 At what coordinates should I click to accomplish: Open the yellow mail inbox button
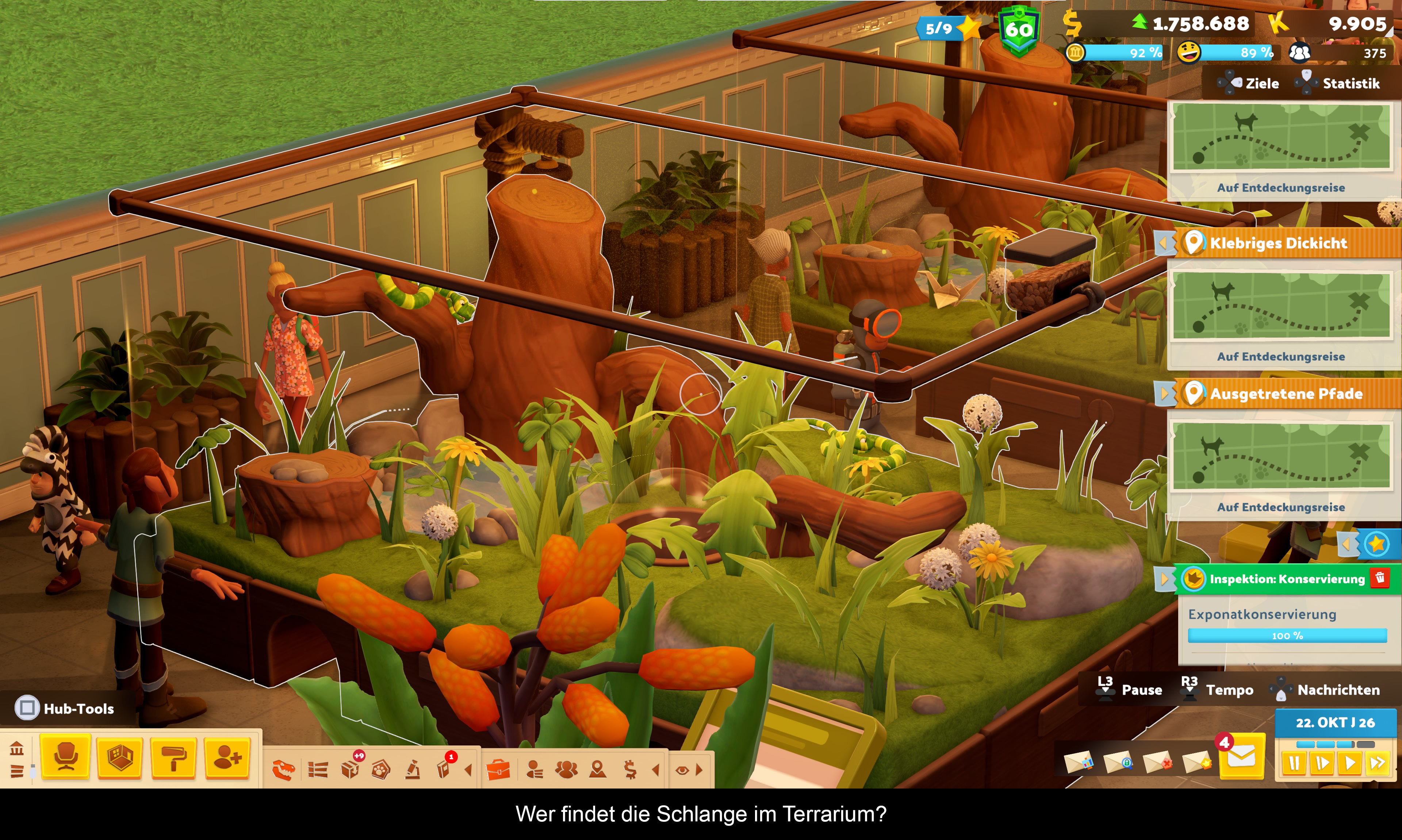point(1241,757)
